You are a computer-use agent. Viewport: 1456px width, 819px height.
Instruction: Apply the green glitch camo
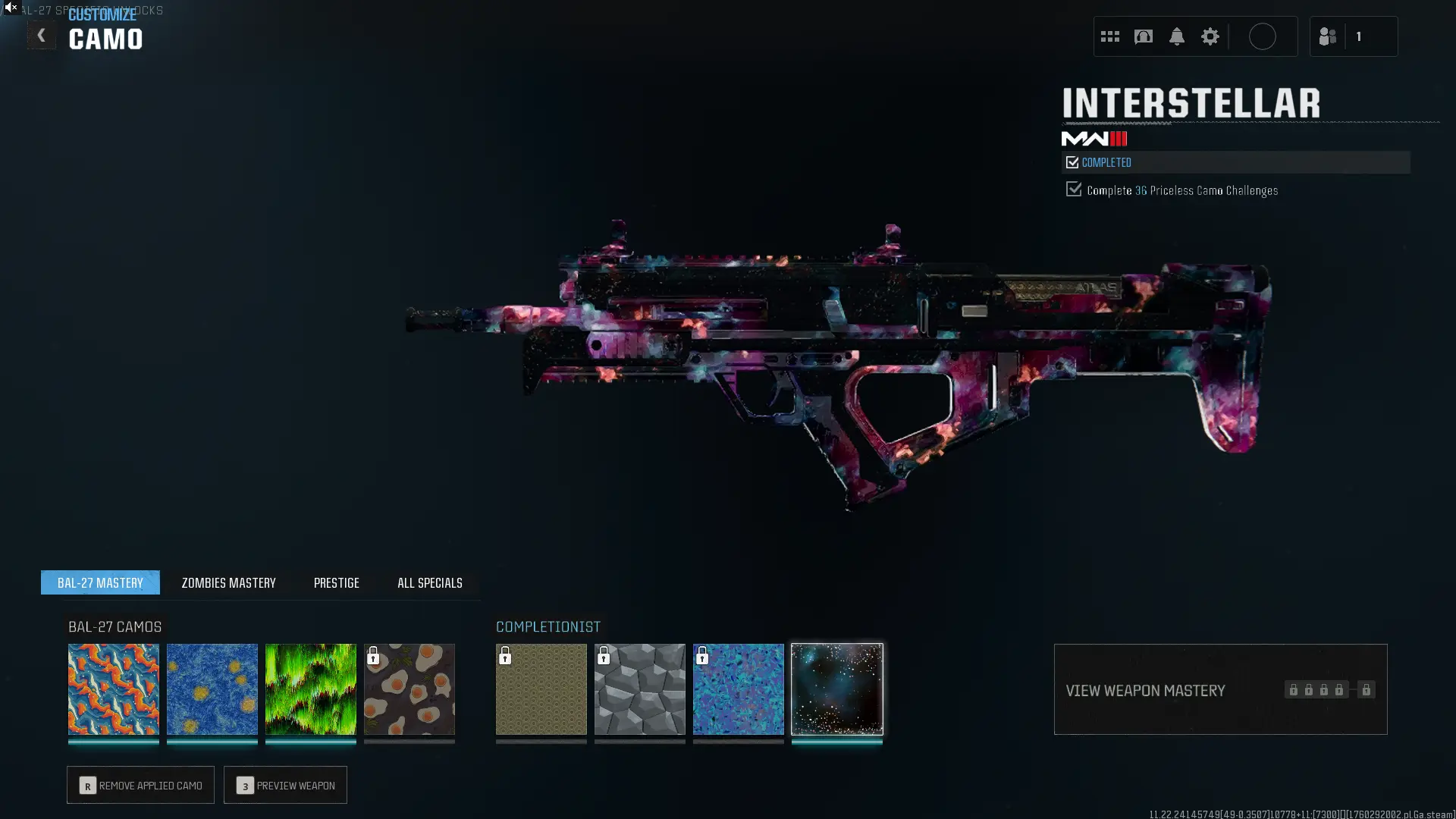(311, 689)
